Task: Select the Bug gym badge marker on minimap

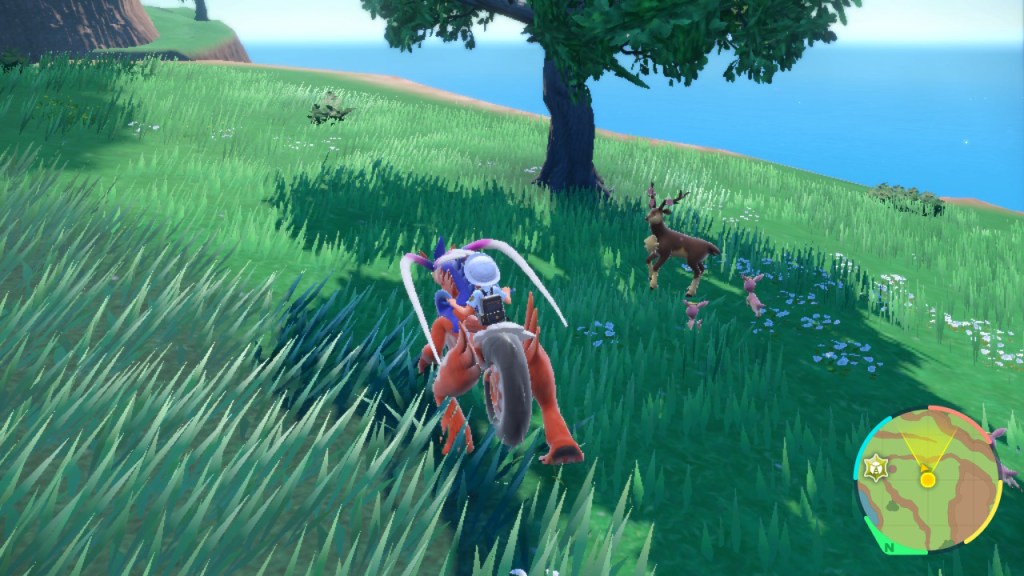Action: pyautogui.click(x=877, y=466)
